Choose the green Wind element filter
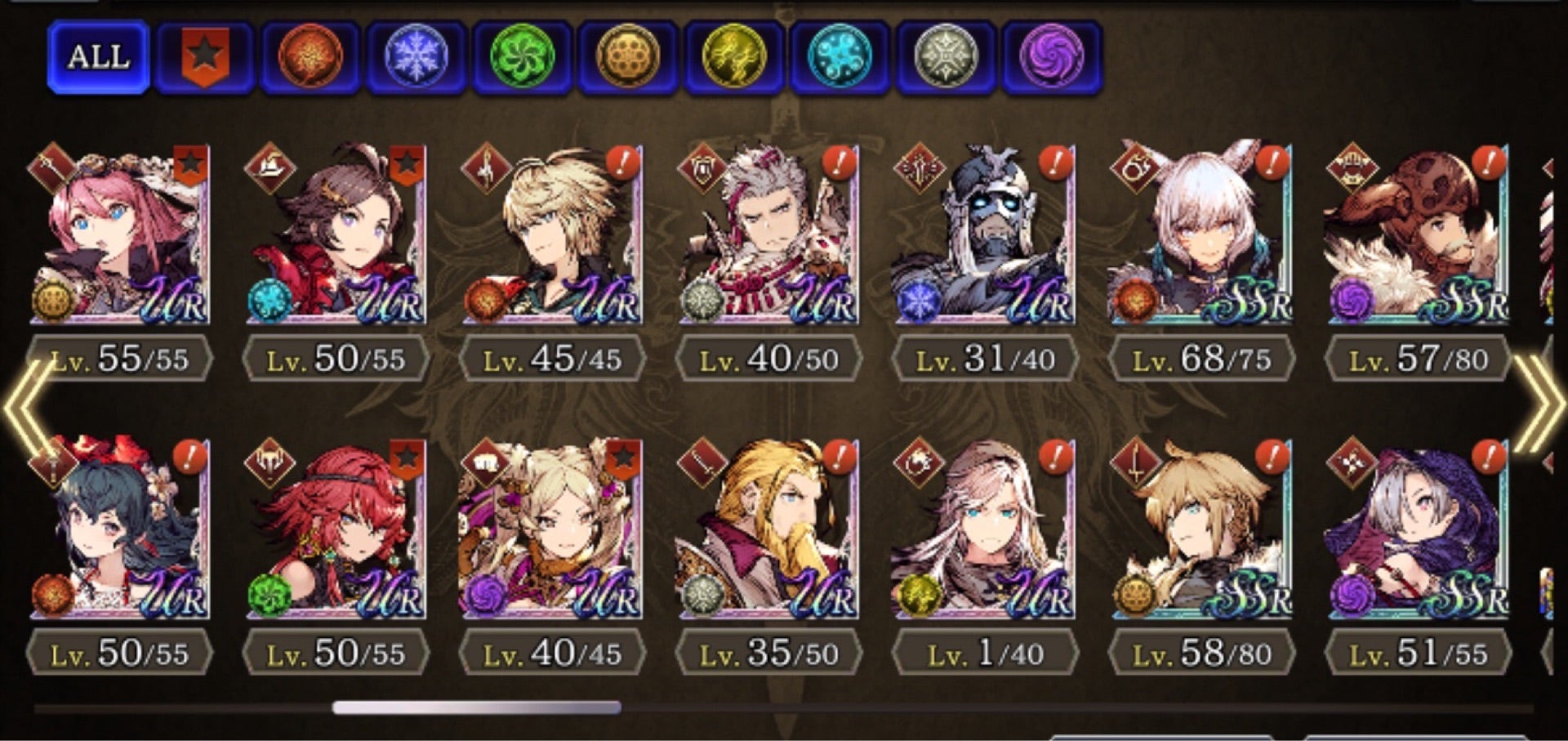Image resolution: width=1568 pixels, height=741 pixels. [x=523, y=57]
